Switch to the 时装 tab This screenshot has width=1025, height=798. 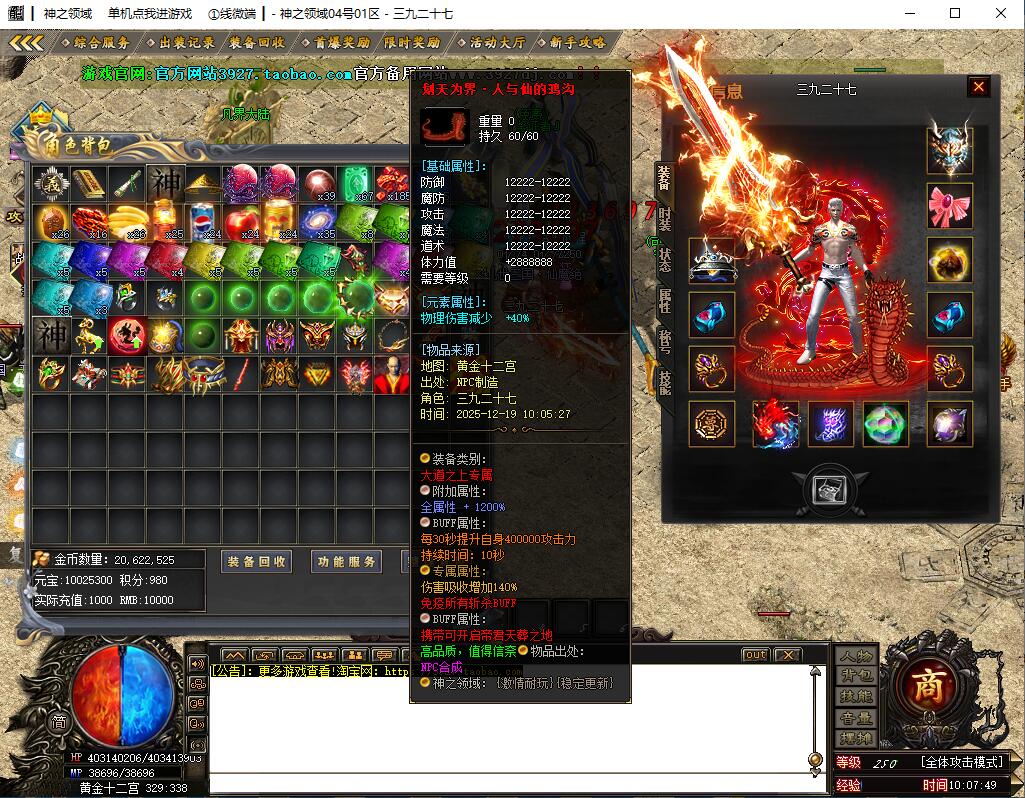point(665,217)
